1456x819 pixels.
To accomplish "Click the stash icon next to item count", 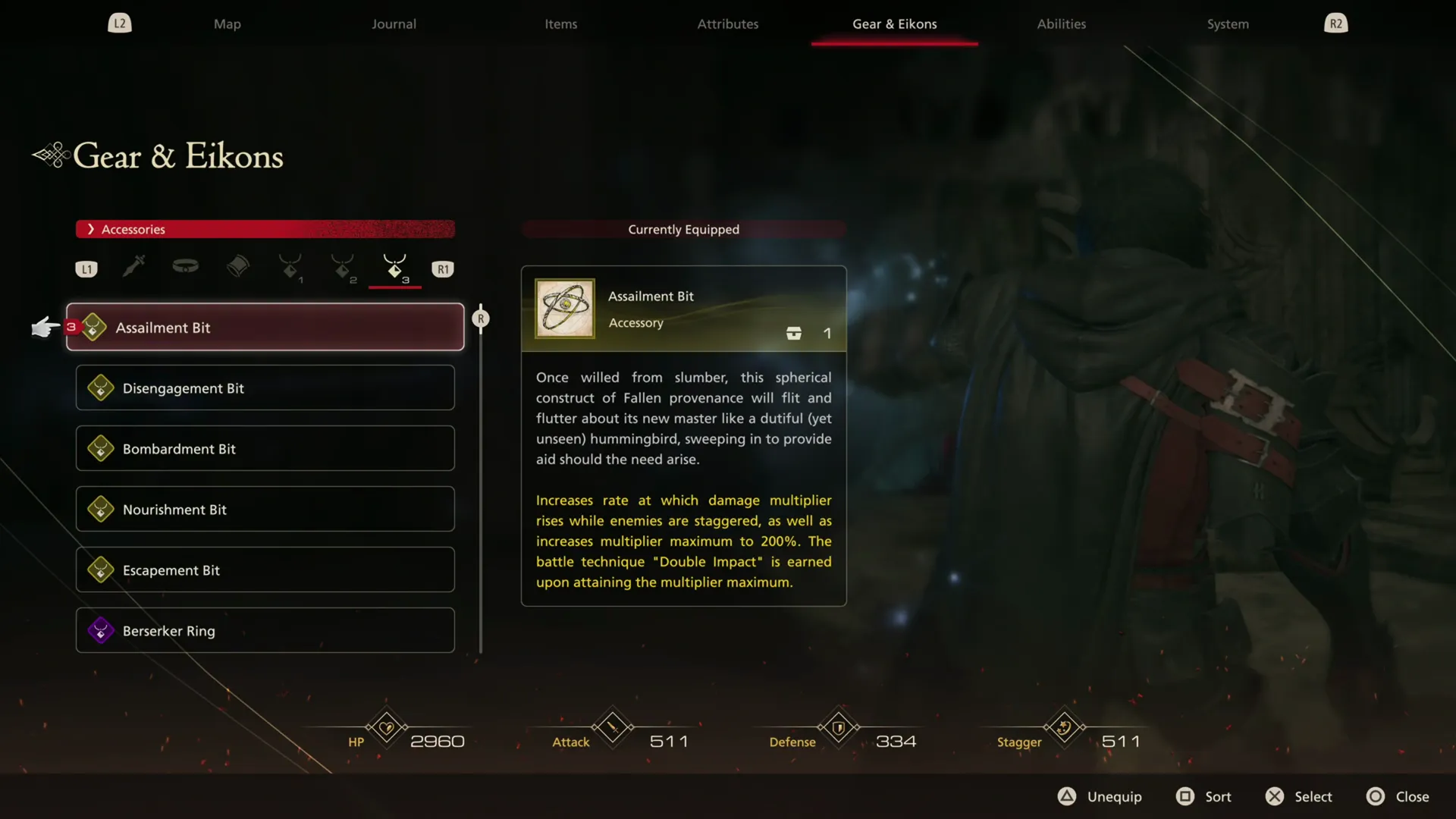I will click(793, 333).
